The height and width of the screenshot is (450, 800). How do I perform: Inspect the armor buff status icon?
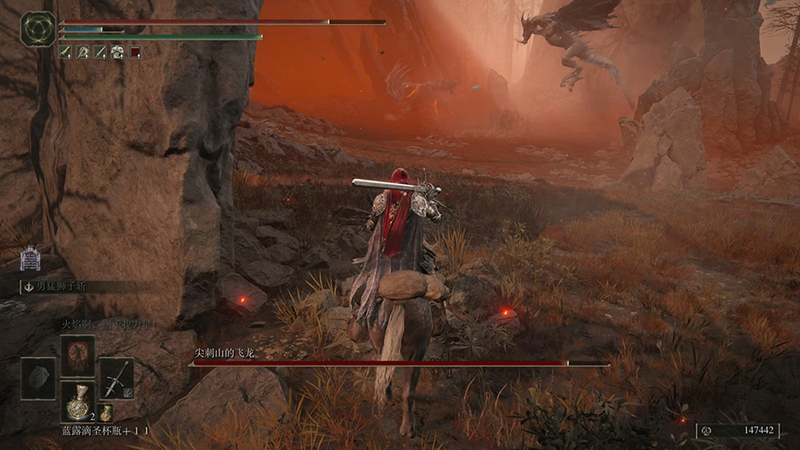[117, 52]
